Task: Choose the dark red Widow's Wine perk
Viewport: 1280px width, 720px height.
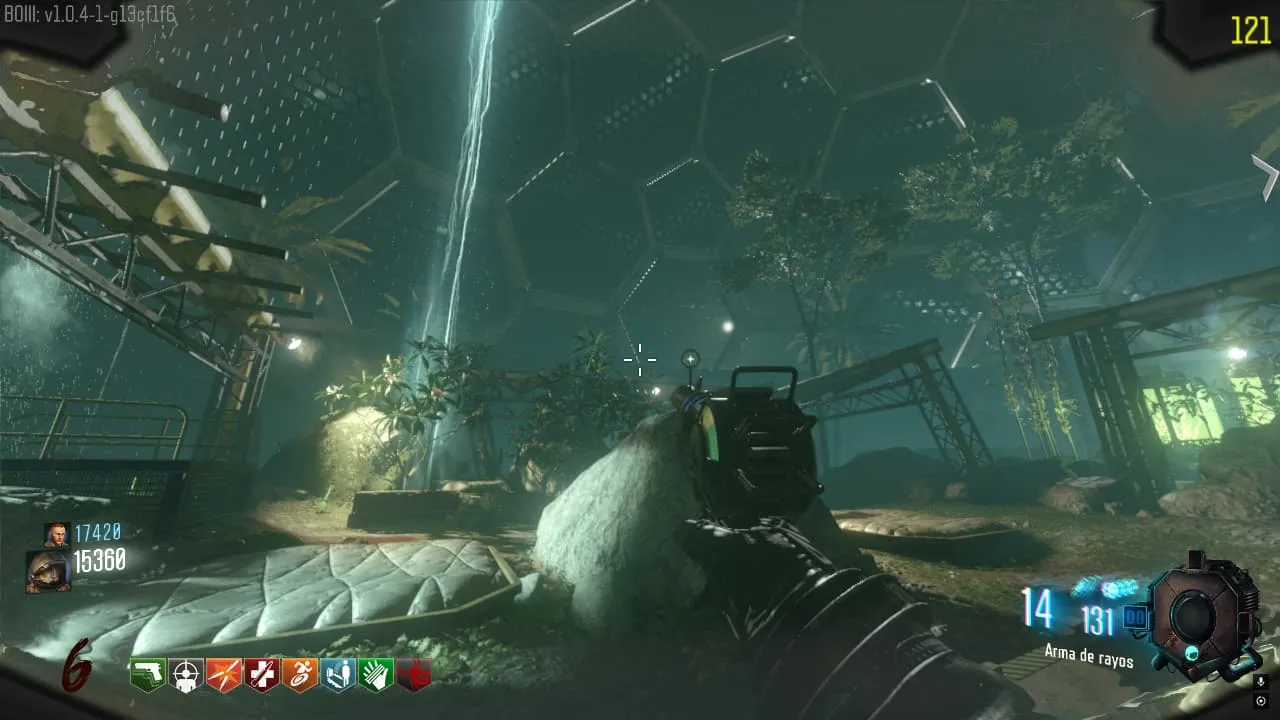Action: pos(414,675)
